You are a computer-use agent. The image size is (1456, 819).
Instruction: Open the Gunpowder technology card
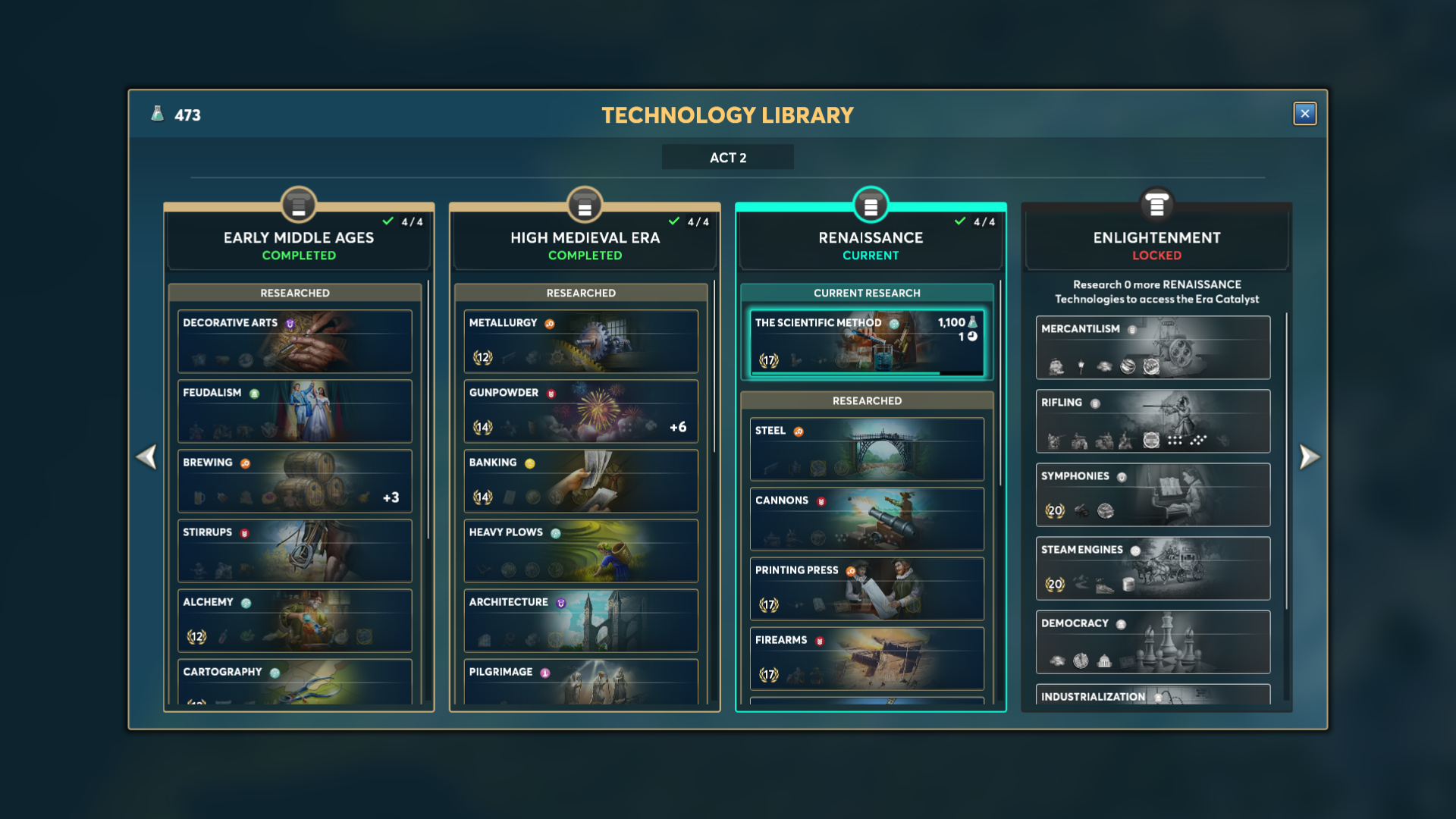(581, 411)
